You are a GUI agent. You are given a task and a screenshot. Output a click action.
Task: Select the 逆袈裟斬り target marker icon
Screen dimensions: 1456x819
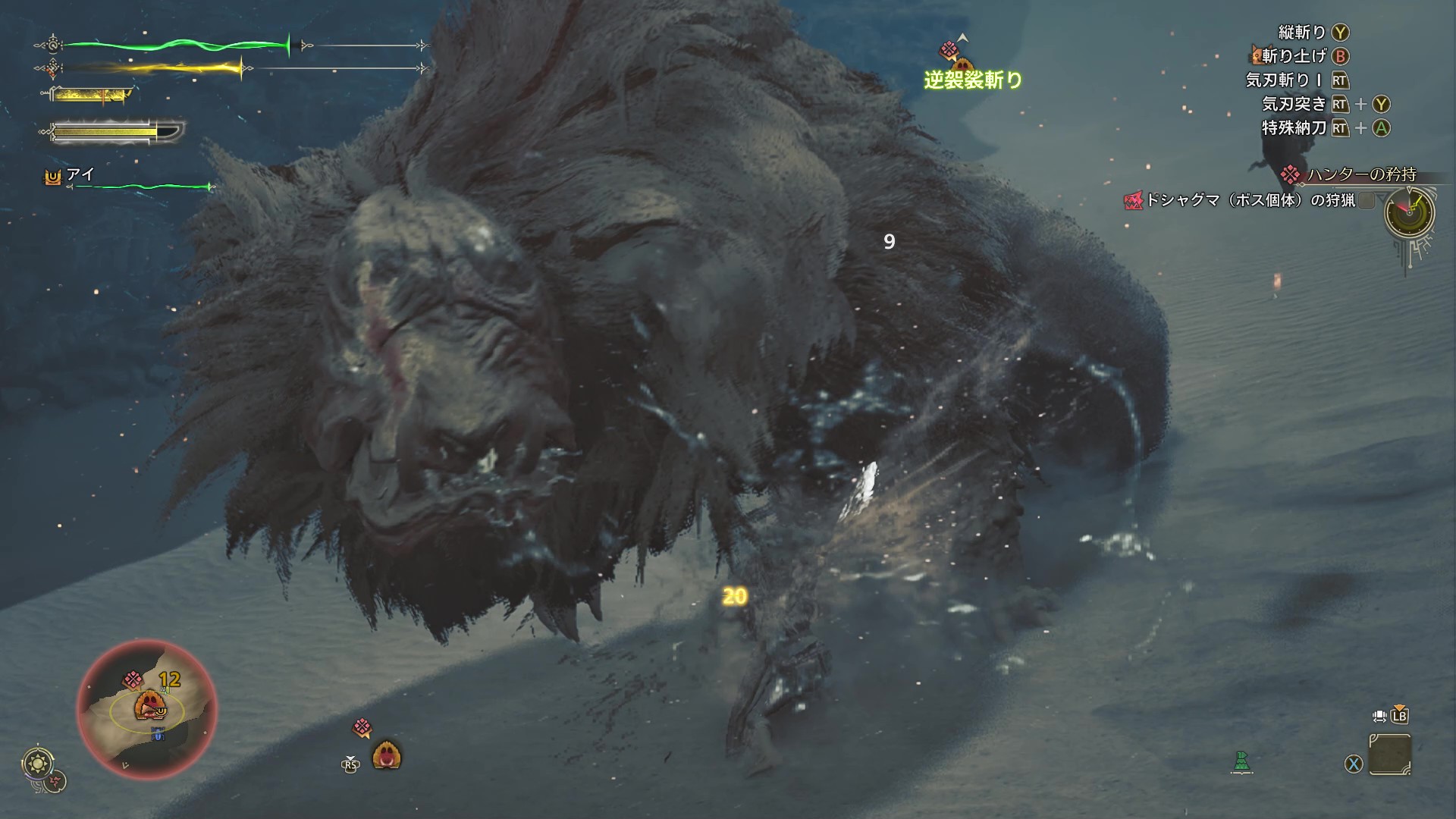(949, 51)
